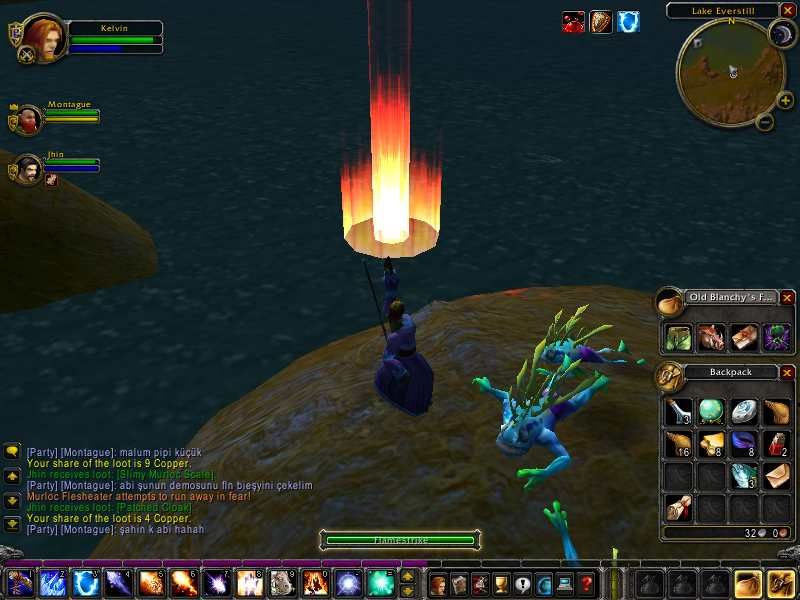
Task: Select the envelope letter item in Backpack
Action: pyautogui.click(x=776, y=476)
